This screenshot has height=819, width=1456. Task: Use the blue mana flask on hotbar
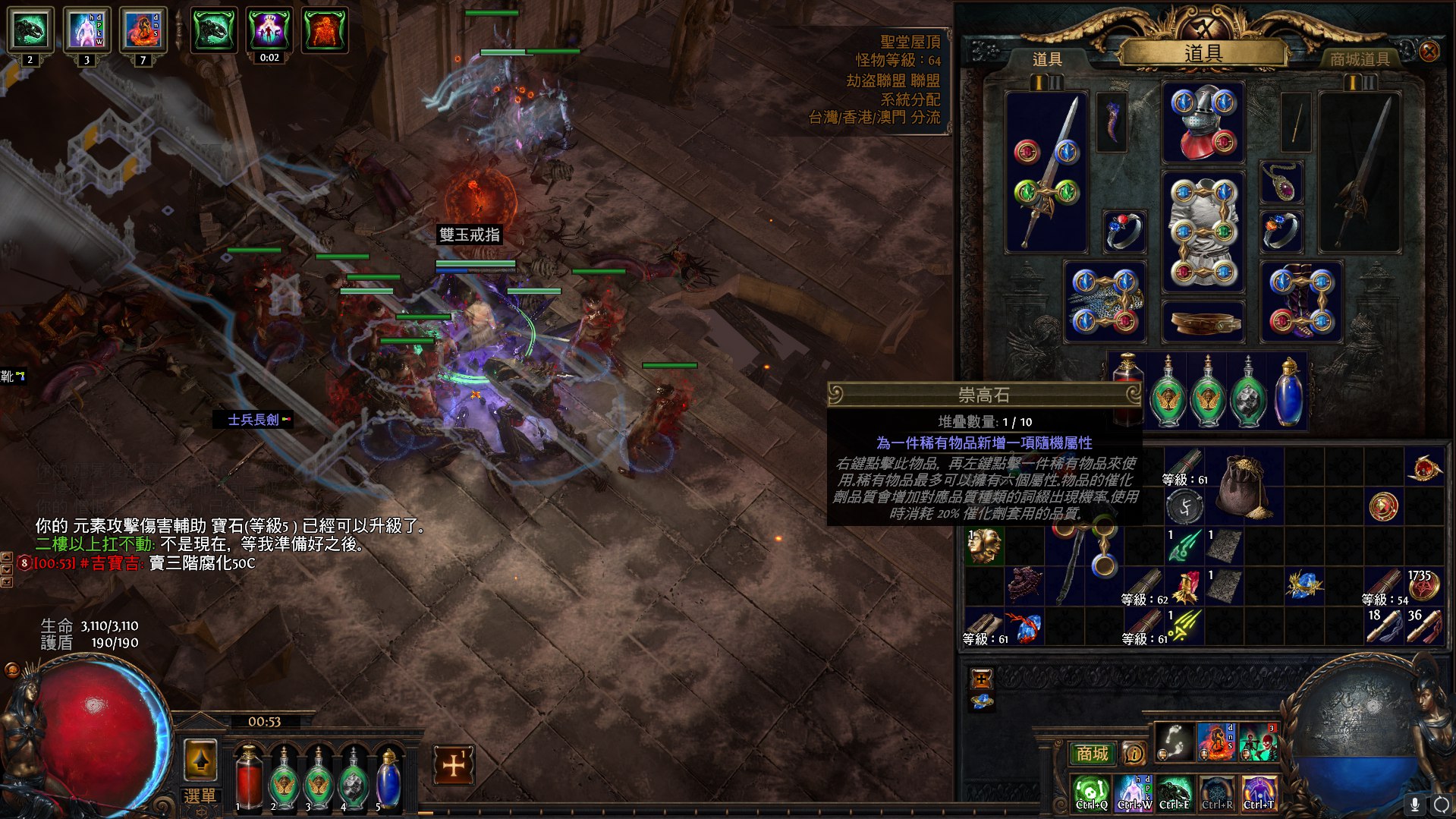(388, 779)
